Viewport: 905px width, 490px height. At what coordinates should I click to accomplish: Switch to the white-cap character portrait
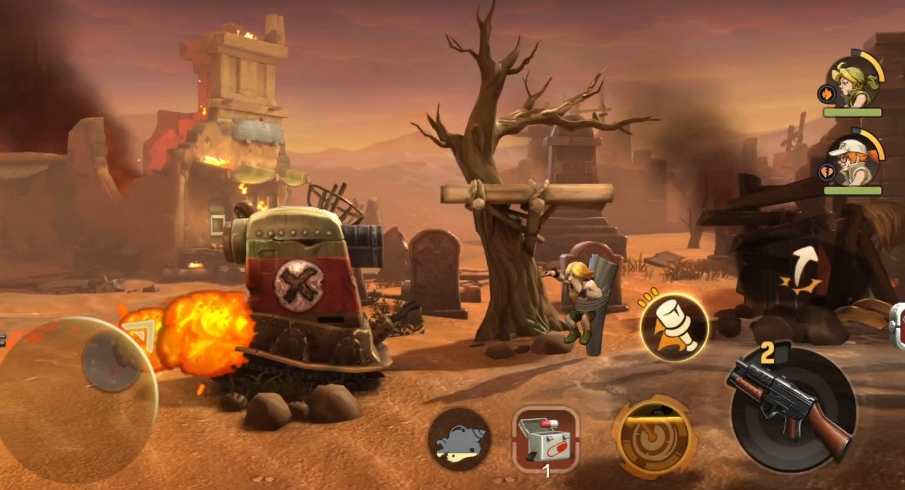852,160
